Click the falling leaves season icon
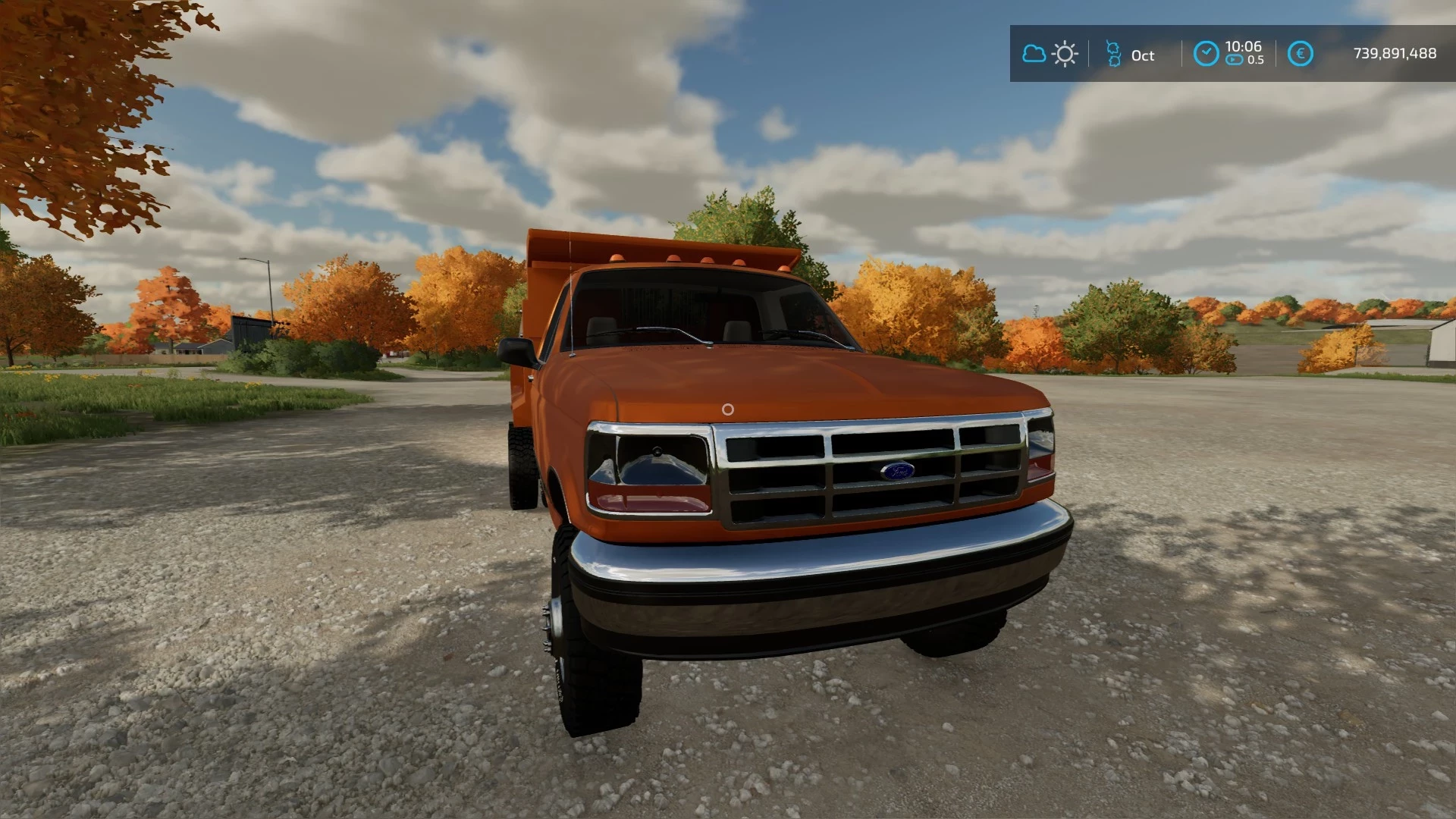Viewport: 1456px width, 819px height. 1112,55
